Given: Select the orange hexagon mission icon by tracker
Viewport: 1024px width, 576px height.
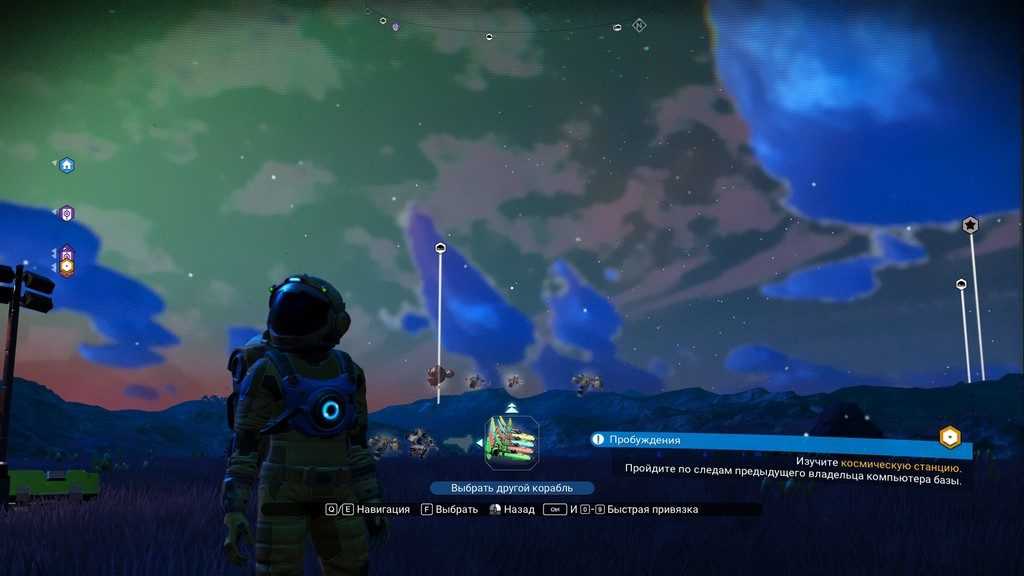Looking at the screenshot, I should coord(950,438).
